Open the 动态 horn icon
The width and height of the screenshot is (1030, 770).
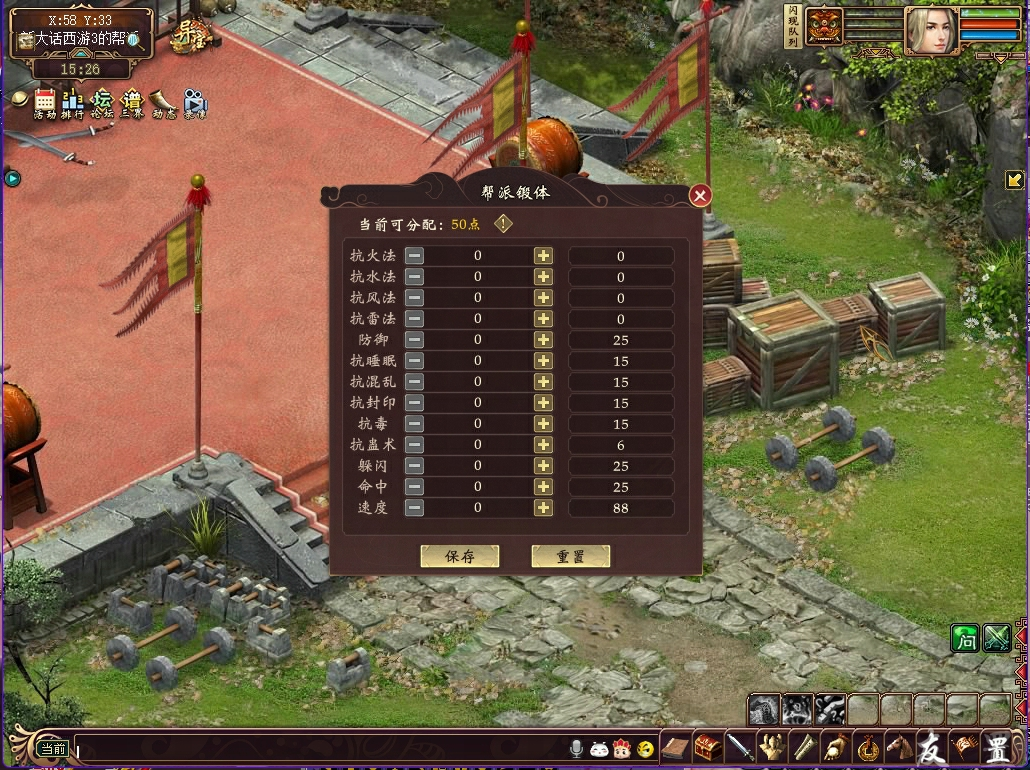point(163,102)
